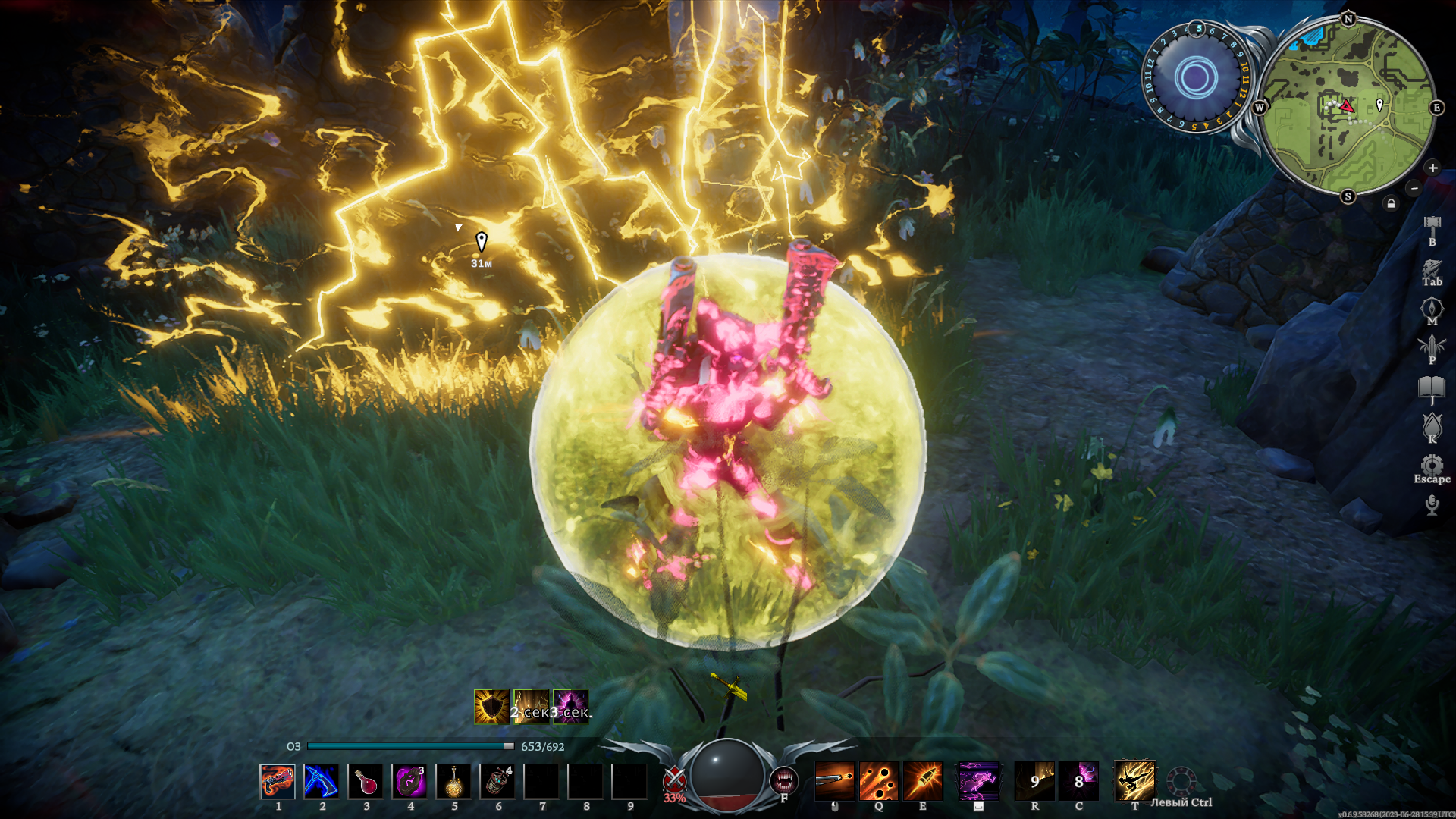Open the journal book icon
Screen dimensions: 1456x819
tap(1432, 388)
